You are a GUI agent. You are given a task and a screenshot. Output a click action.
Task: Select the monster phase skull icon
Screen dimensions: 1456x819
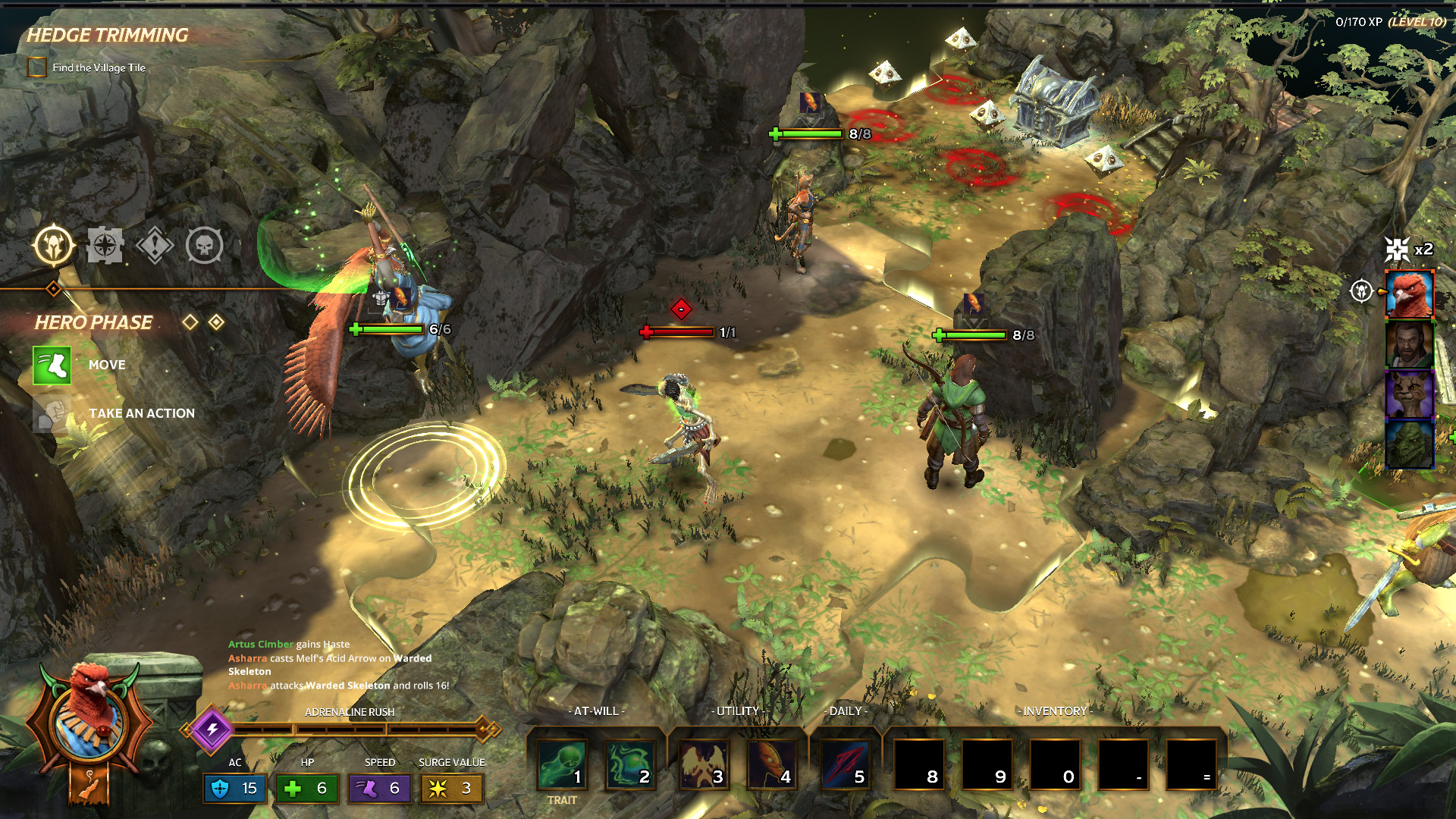[x=204, y=245]
